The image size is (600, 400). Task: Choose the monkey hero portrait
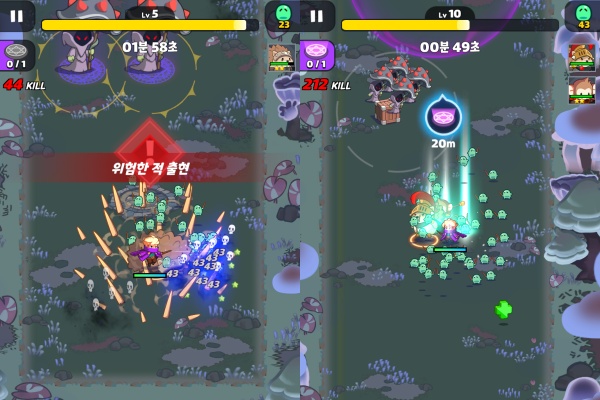[579, 92]
